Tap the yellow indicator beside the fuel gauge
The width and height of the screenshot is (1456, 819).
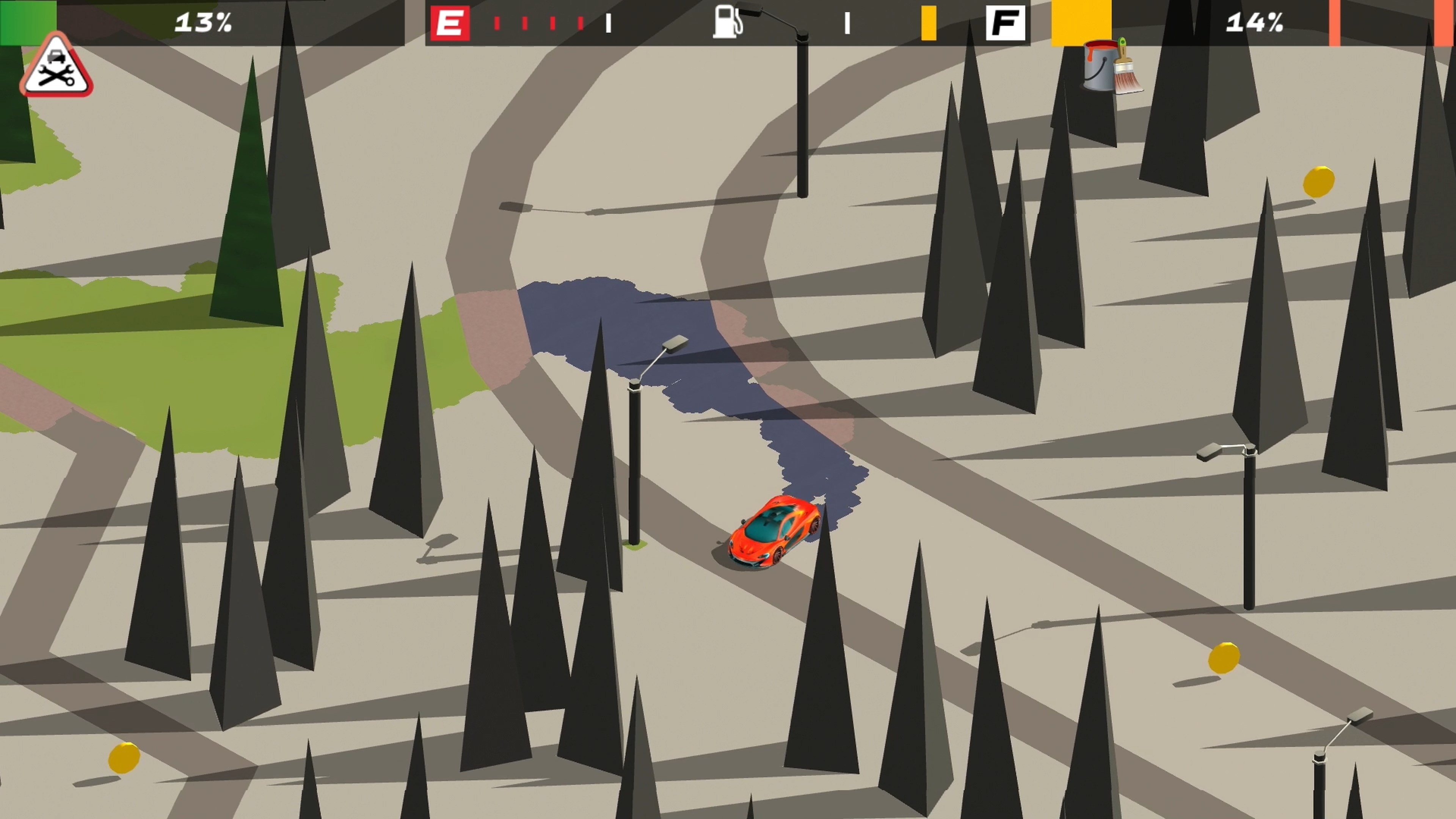pyautogui.click(x=929, y=23)
